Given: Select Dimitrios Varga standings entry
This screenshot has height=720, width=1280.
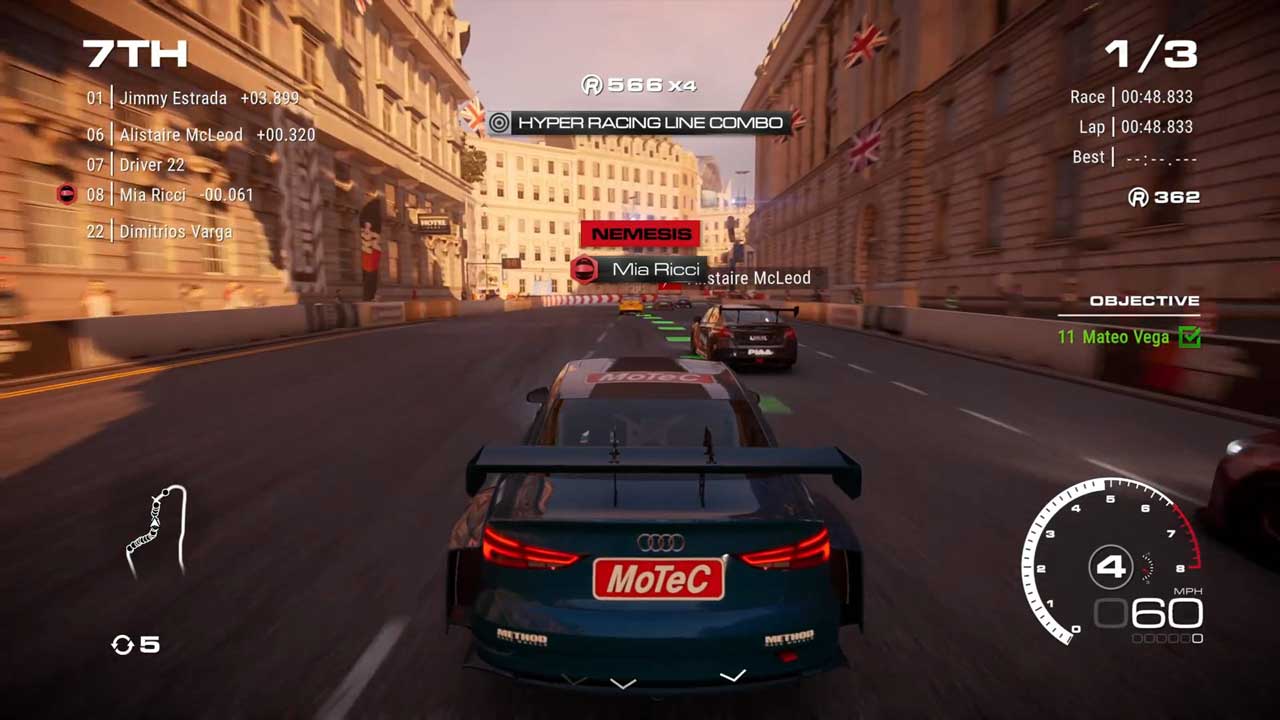Looking at the screenshot, I should (159, 232).
